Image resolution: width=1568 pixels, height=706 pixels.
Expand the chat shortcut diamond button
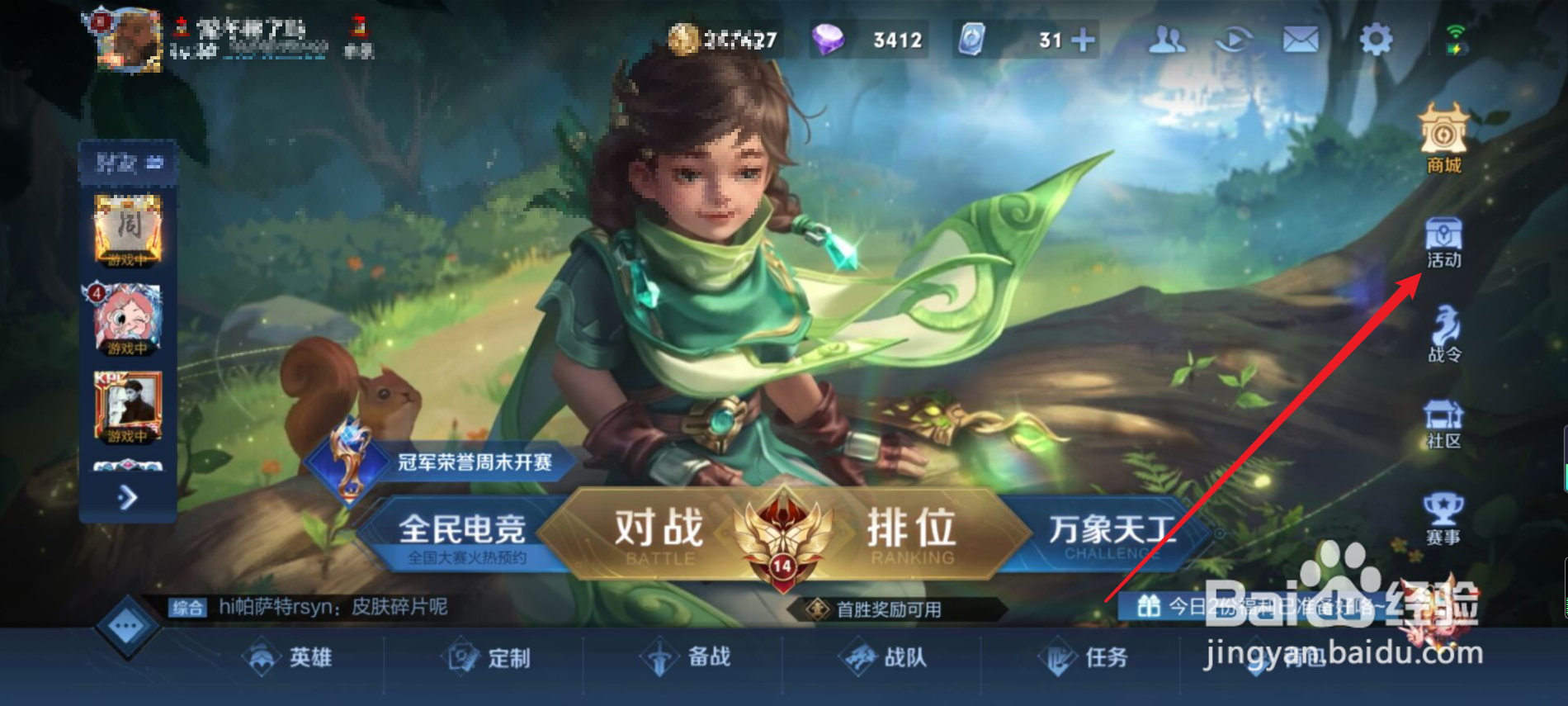click(x=125, y=625)
